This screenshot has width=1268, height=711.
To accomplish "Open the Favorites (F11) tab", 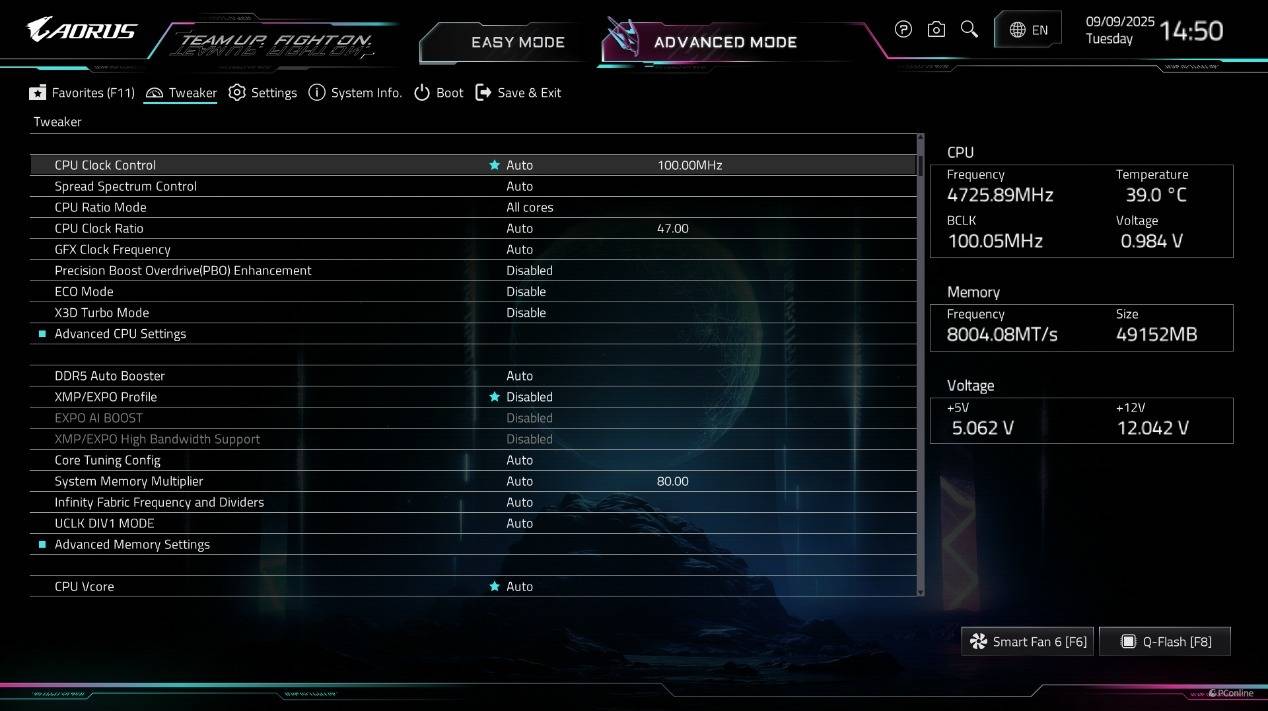I will tap(82, 93).
